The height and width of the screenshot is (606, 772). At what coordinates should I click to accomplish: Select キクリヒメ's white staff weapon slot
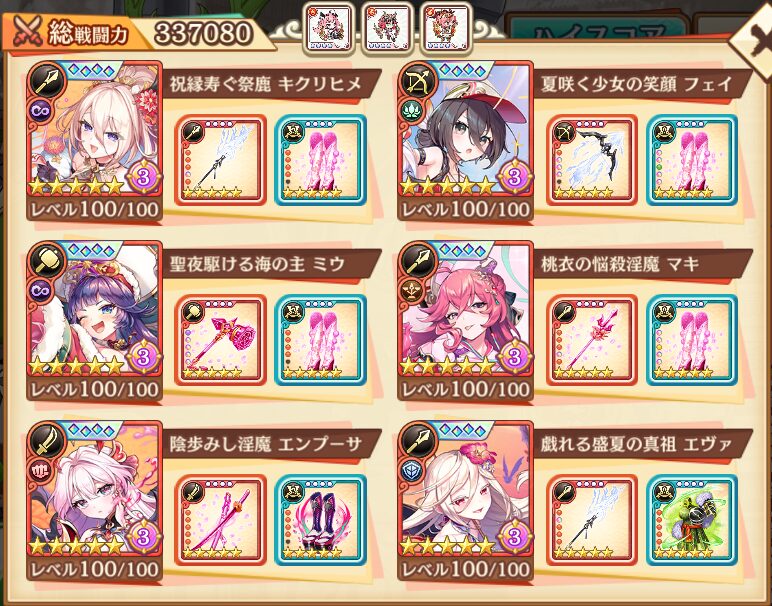(221, 161)
